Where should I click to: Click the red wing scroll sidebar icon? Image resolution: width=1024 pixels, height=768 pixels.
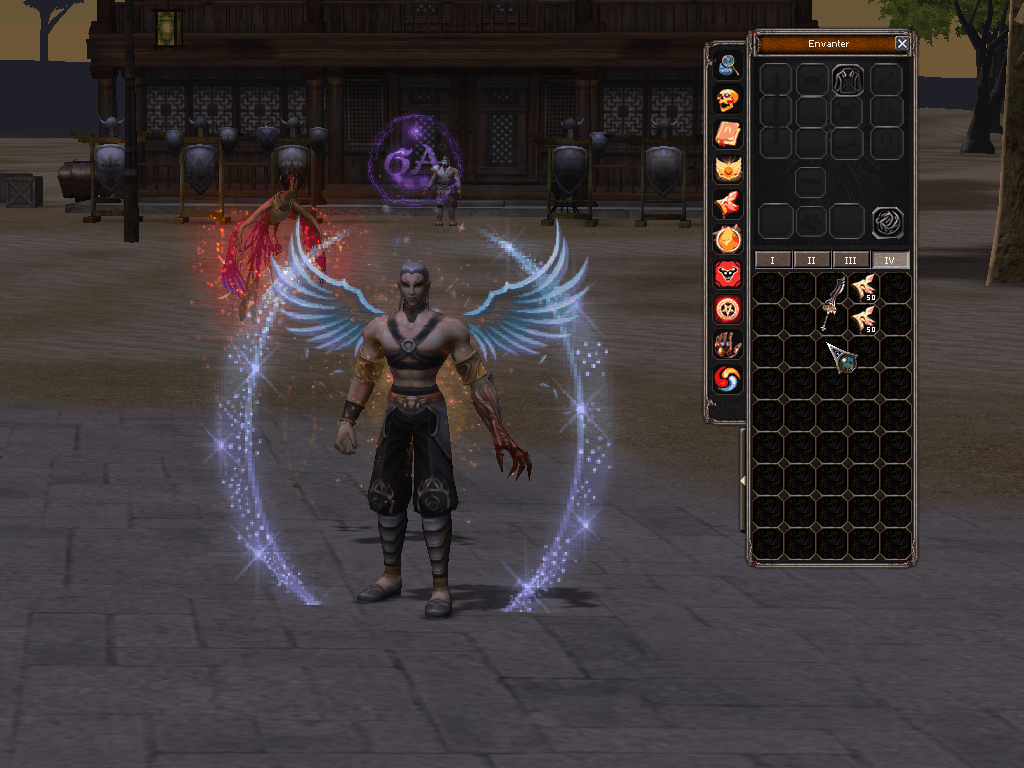tap(728, 205)
